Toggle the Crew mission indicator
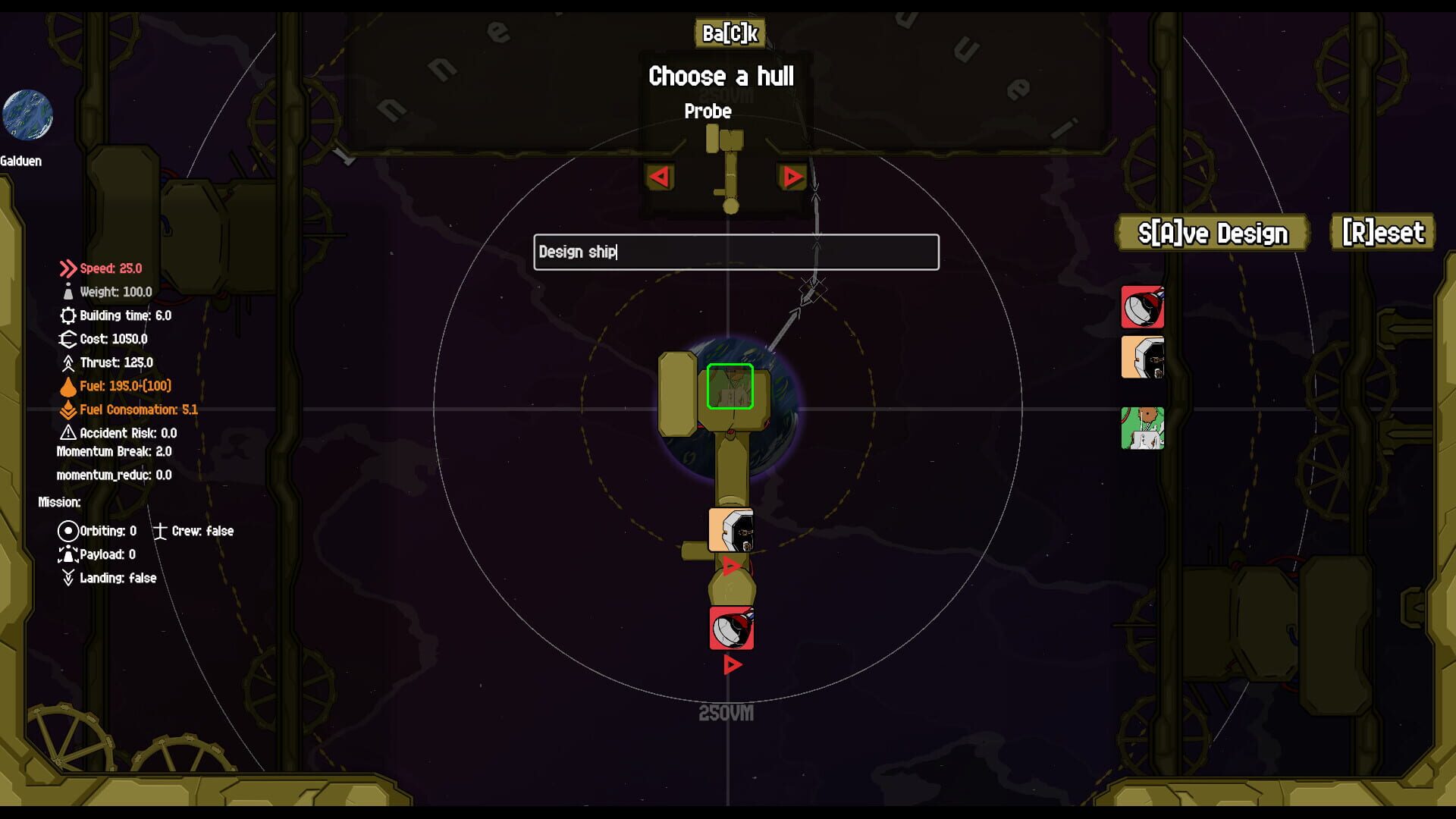1456x819 pixels. pos(163,531)
